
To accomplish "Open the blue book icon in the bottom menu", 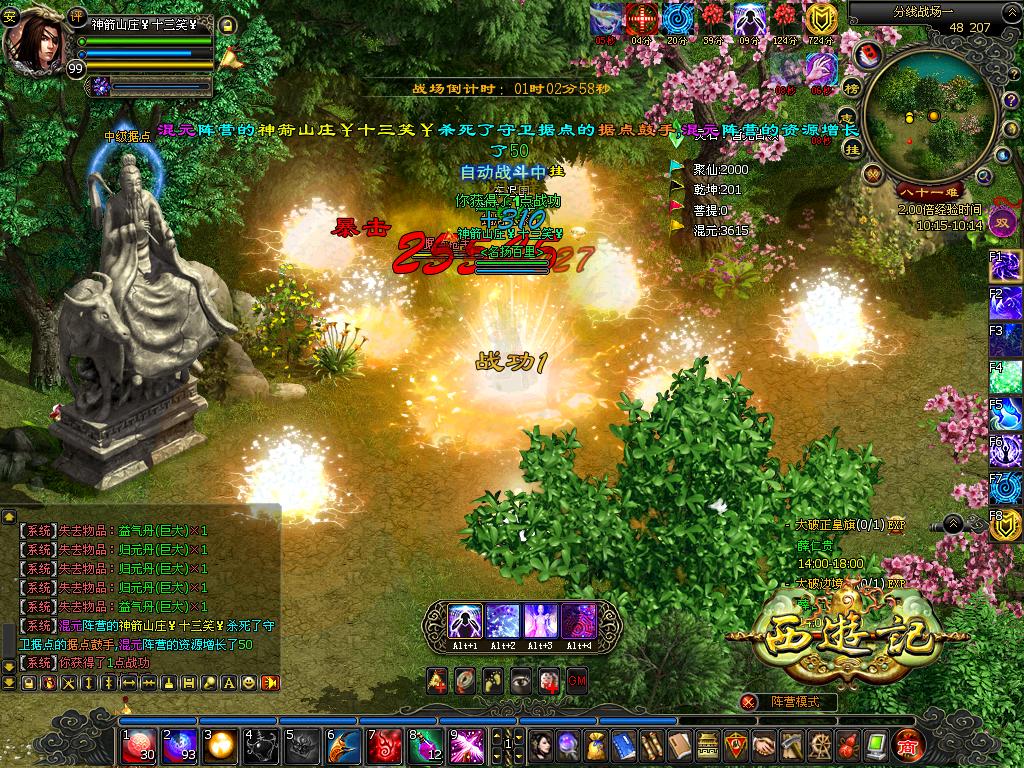I will pyautogui.click(x=623, y=746).
